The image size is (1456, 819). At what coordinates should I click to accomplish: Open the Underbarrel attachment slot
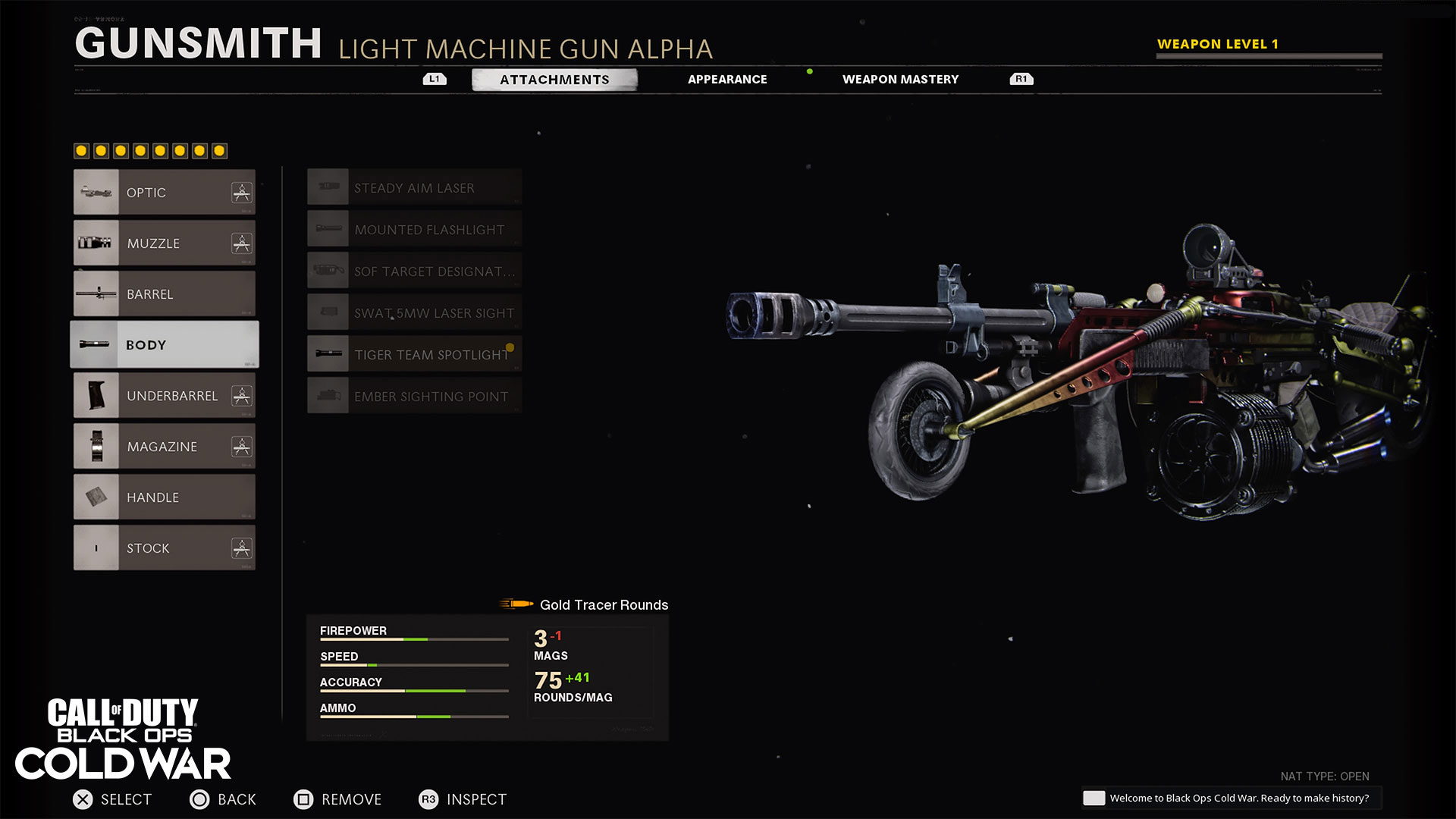[165, 396]
